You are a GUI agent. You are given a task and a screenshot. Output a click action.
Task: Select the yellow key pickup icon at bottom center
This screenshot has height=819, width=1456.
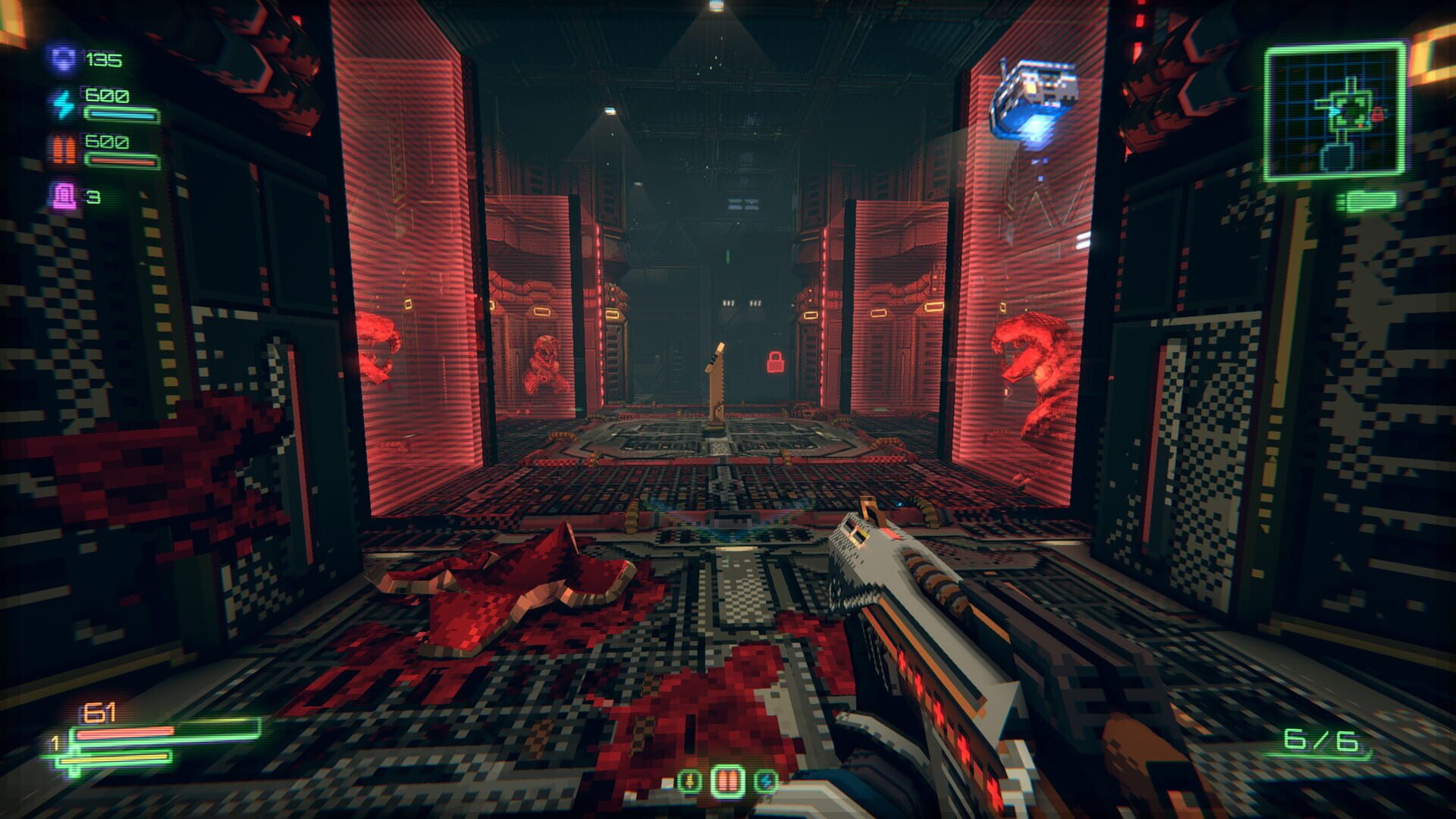pyautogui.click(x=689, y=782)
